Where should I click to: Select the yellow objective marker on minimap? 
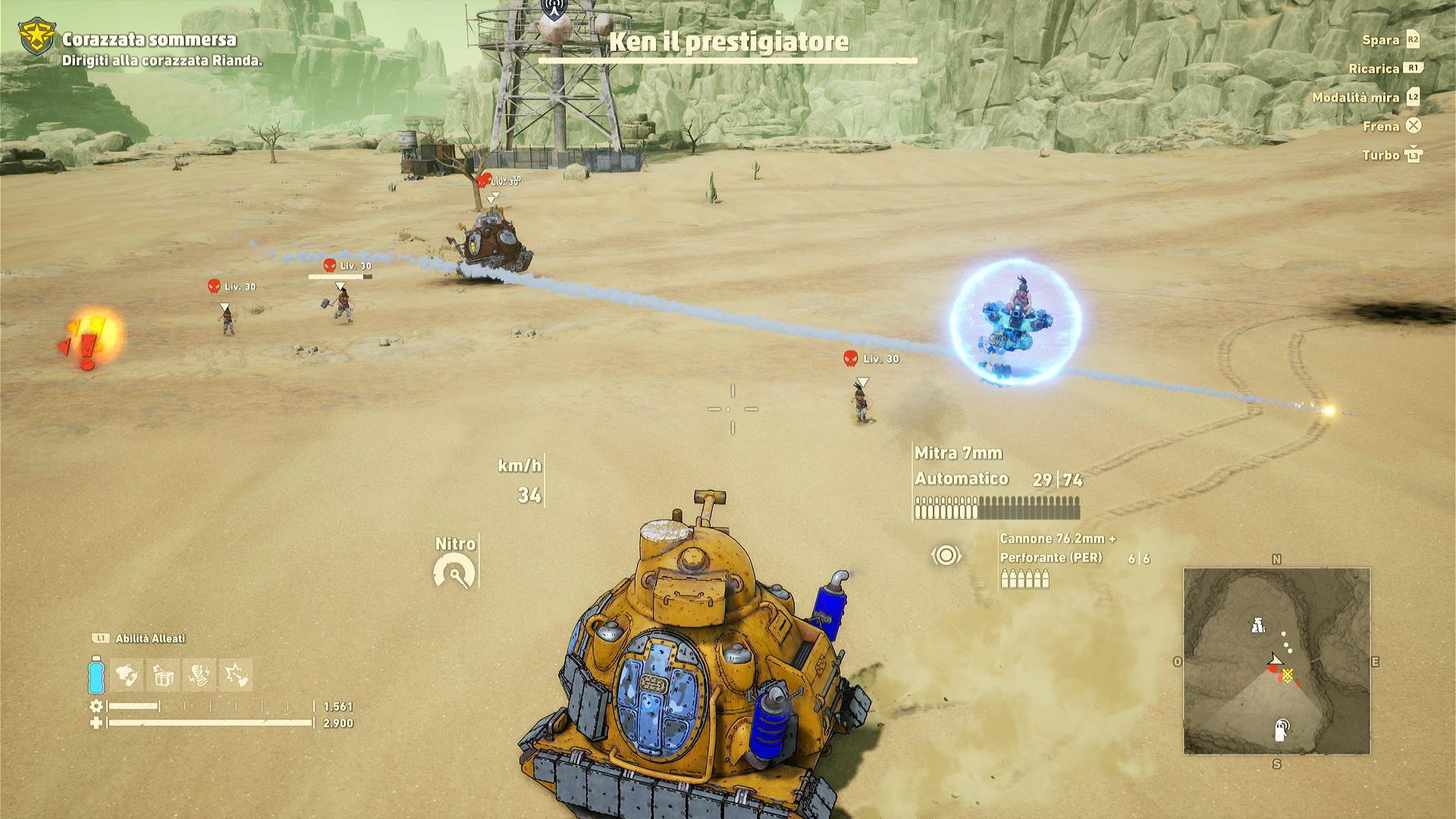[1288, 674]
